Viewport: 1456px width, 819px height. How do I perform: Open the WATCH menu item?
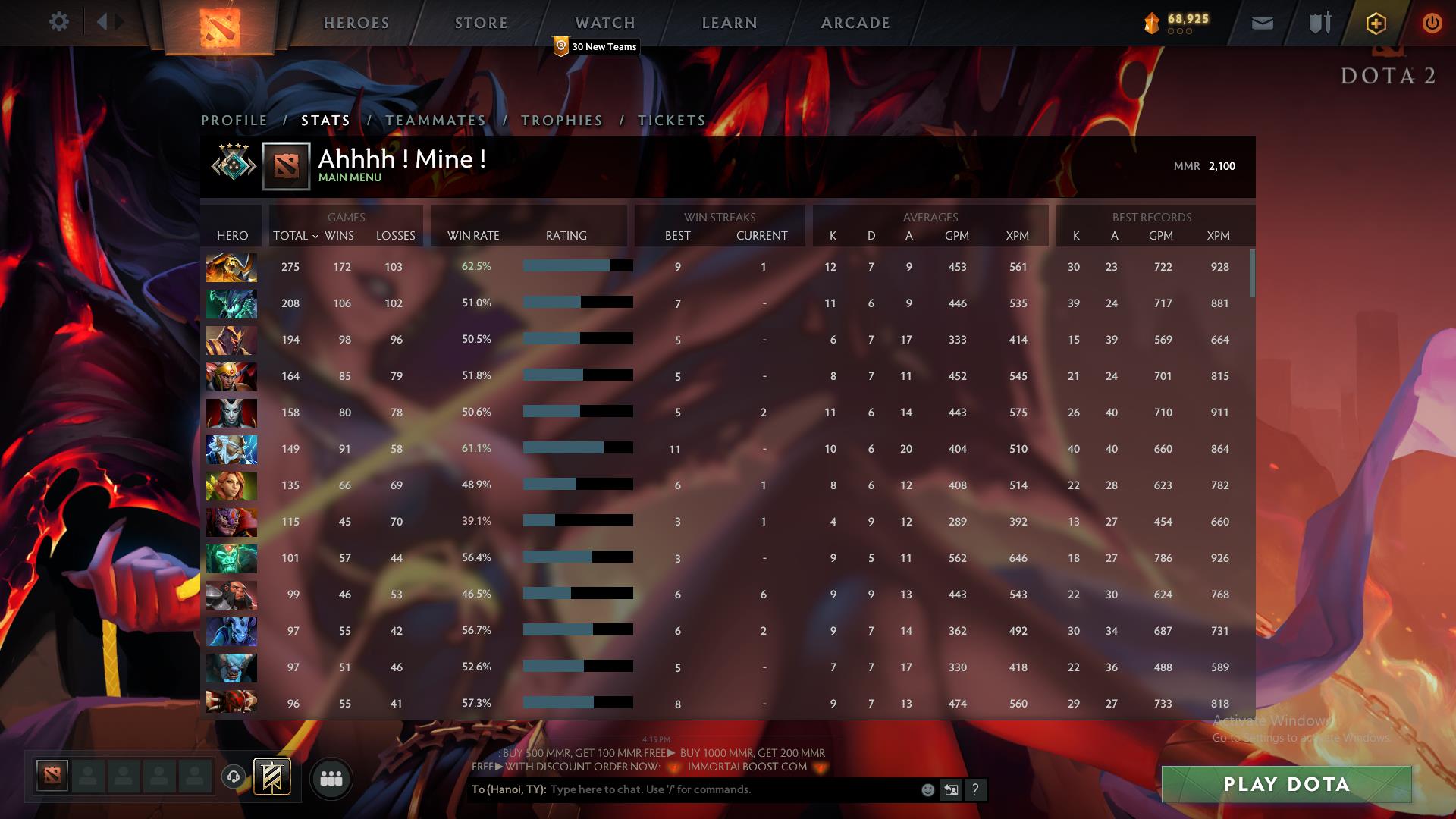coord(604,22)
